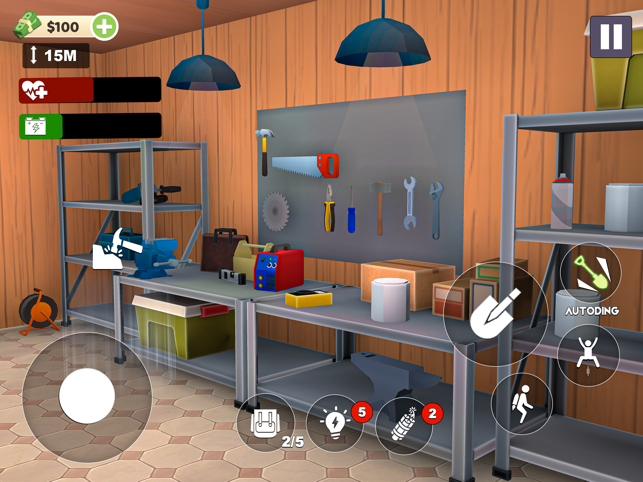
Task: Activate the jump button
Action: point(588,354)
